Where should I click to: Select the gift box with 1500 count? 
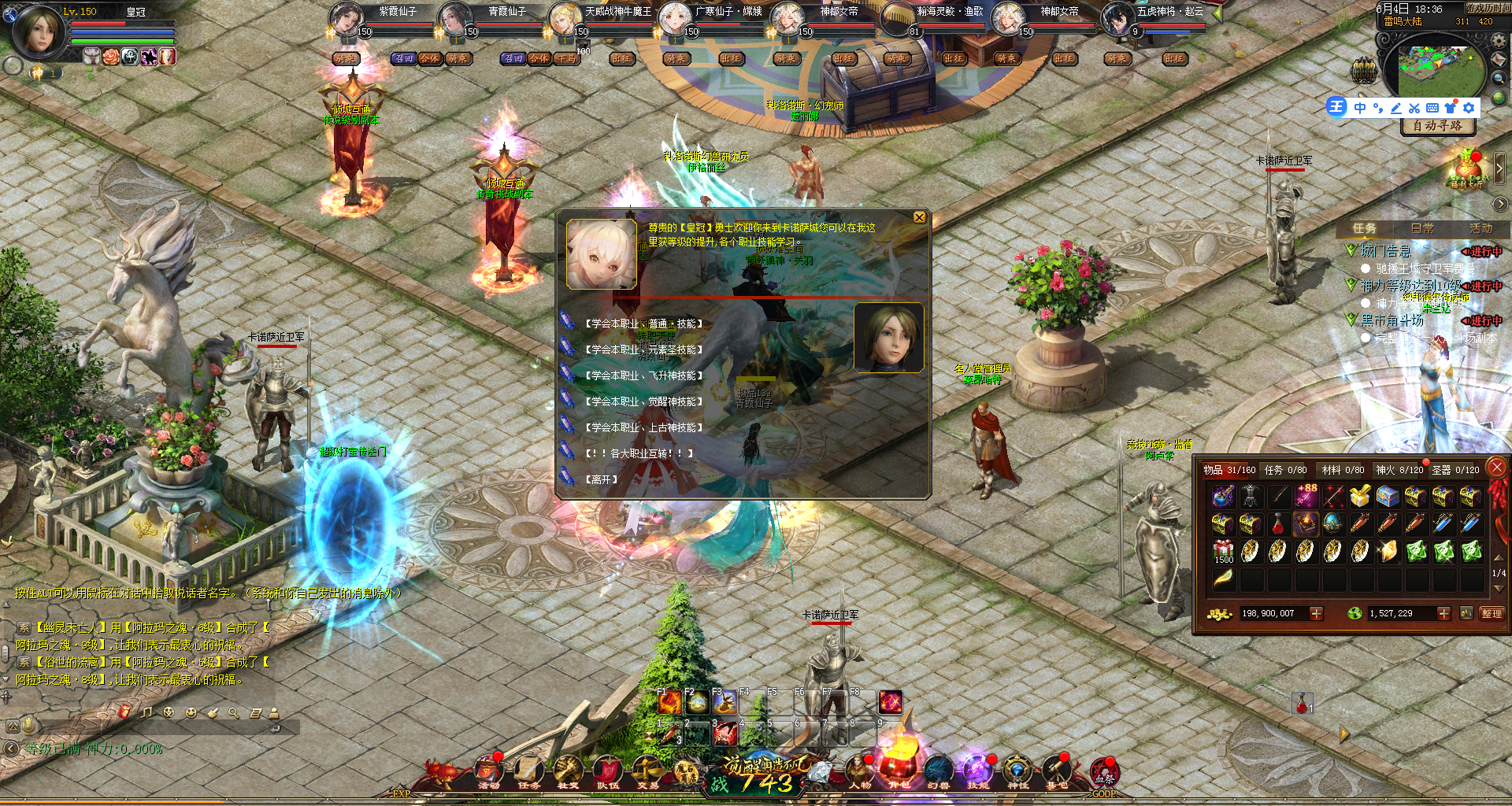[x=1223, y=552]
